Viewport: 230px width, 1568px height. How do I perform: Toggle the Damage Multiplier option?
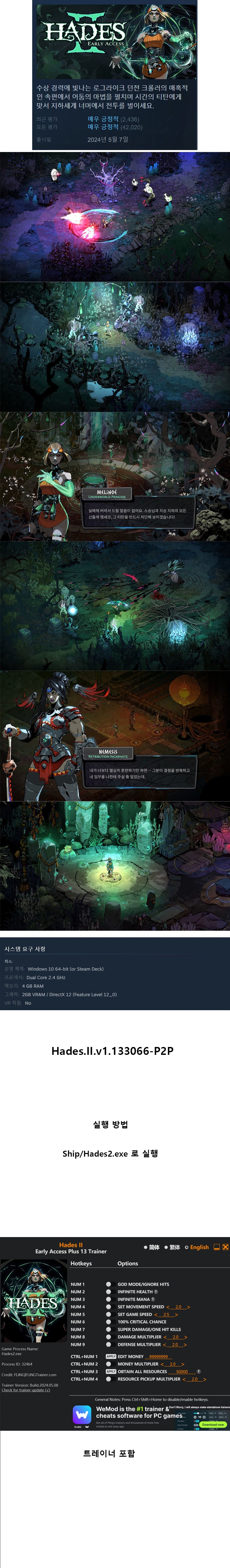coord(108,1337)
